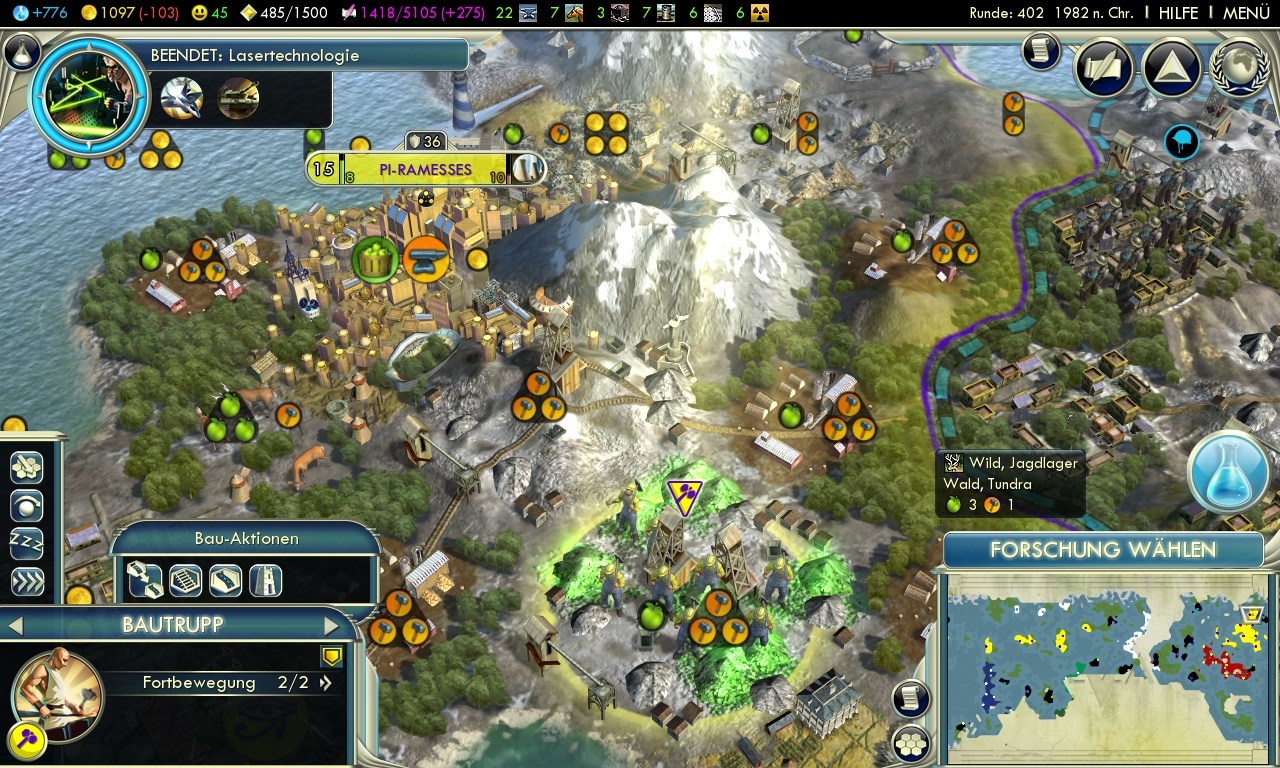Put the Bautrupp to sleep with the Zzz icon
This screenshot has width=1280, height=768.
click(x=25, y=544)
